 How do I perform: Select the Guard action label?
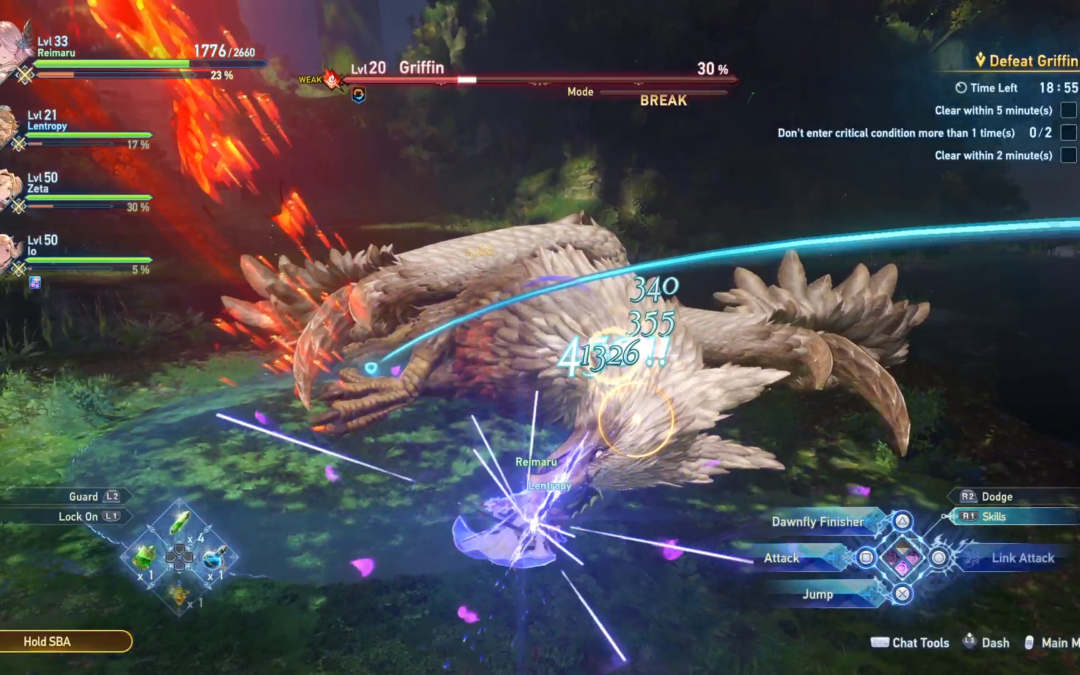click(x=84, y=497)
